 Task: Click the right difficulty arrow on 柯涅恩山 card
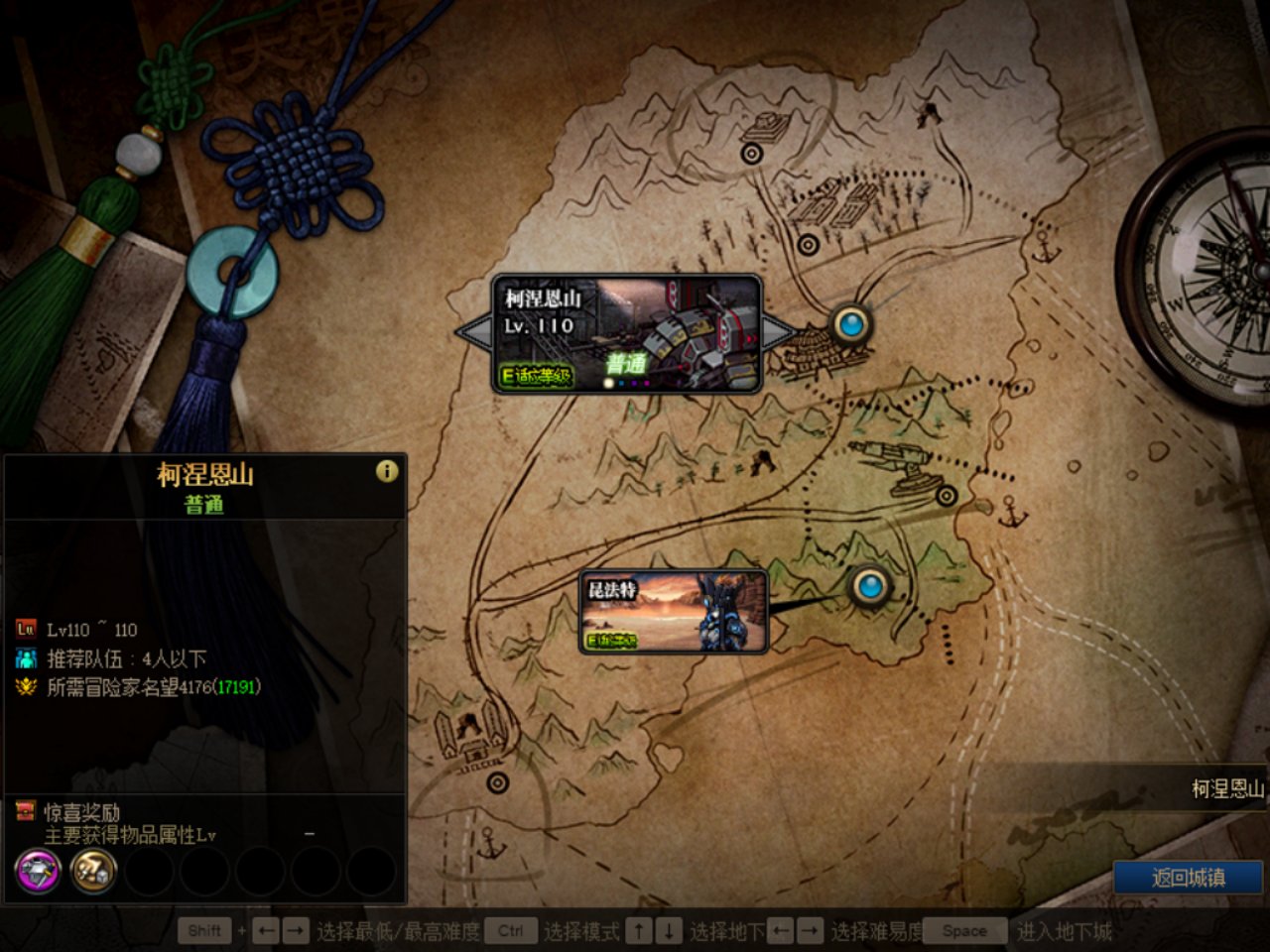(779, 332)
